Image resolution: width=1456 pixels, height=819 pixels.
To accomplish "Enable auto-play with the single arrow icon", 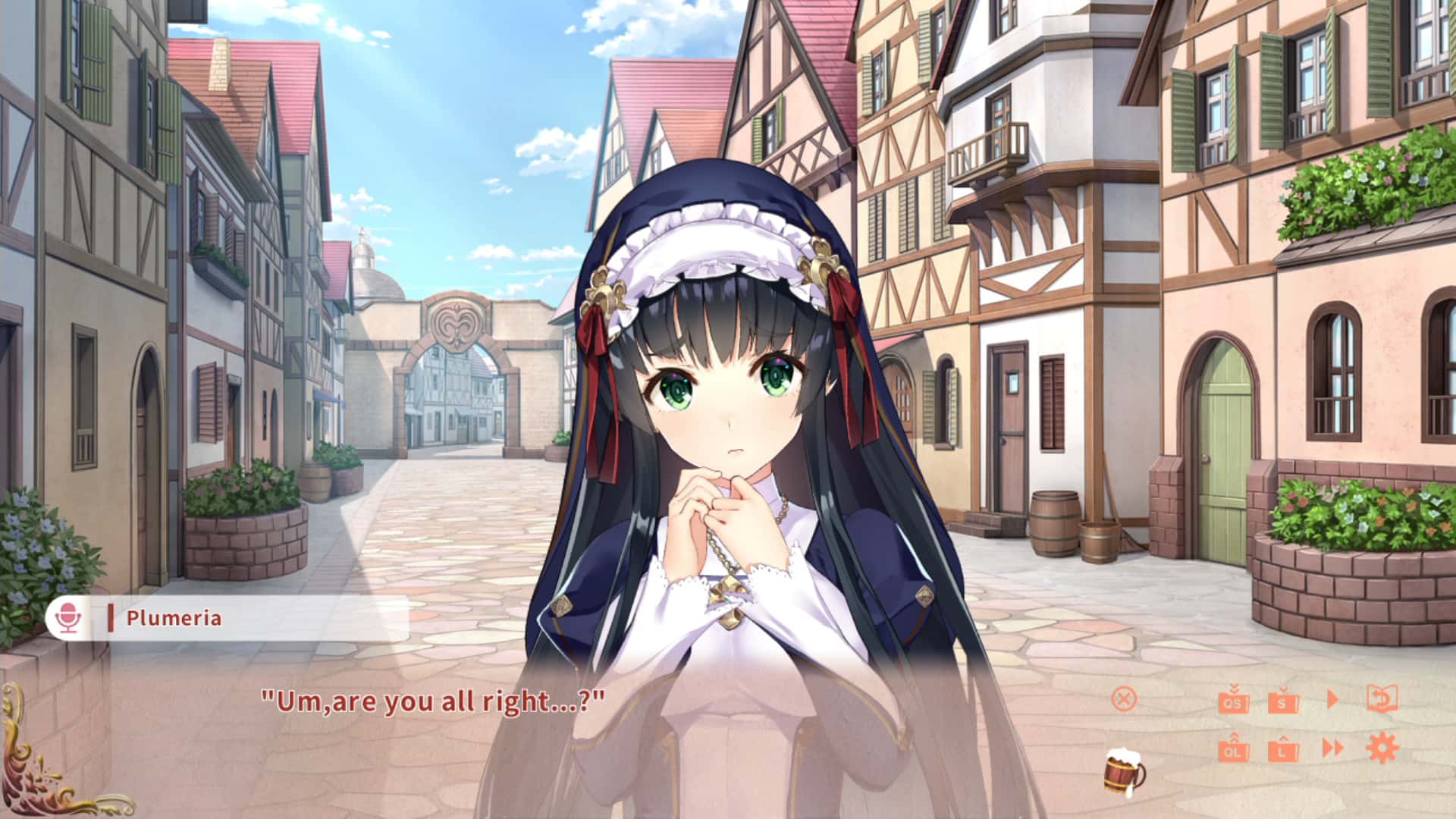I will tap(1332, 698).
